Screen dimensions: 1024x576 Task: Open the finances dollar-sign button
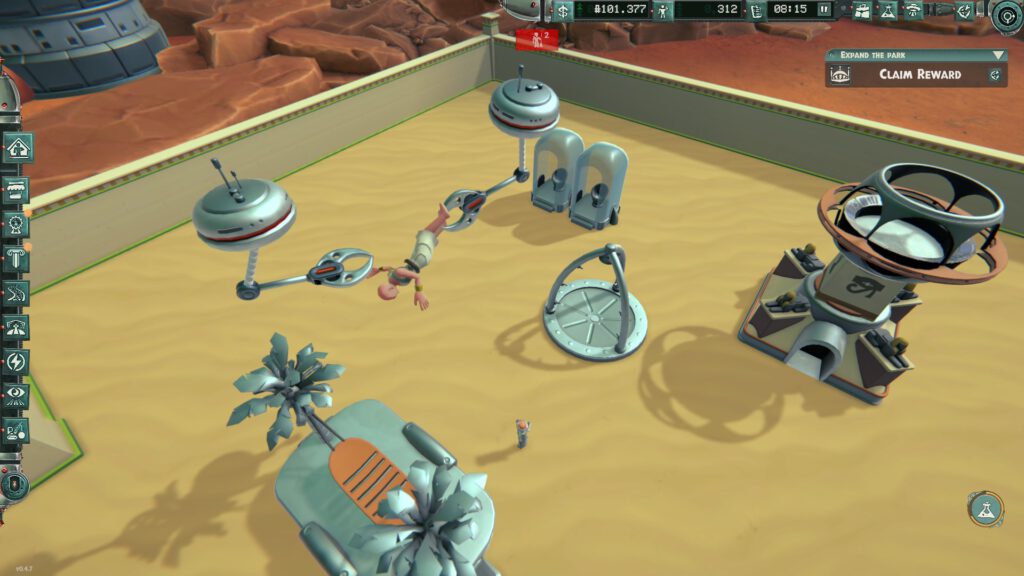click(x=564, y=10)
